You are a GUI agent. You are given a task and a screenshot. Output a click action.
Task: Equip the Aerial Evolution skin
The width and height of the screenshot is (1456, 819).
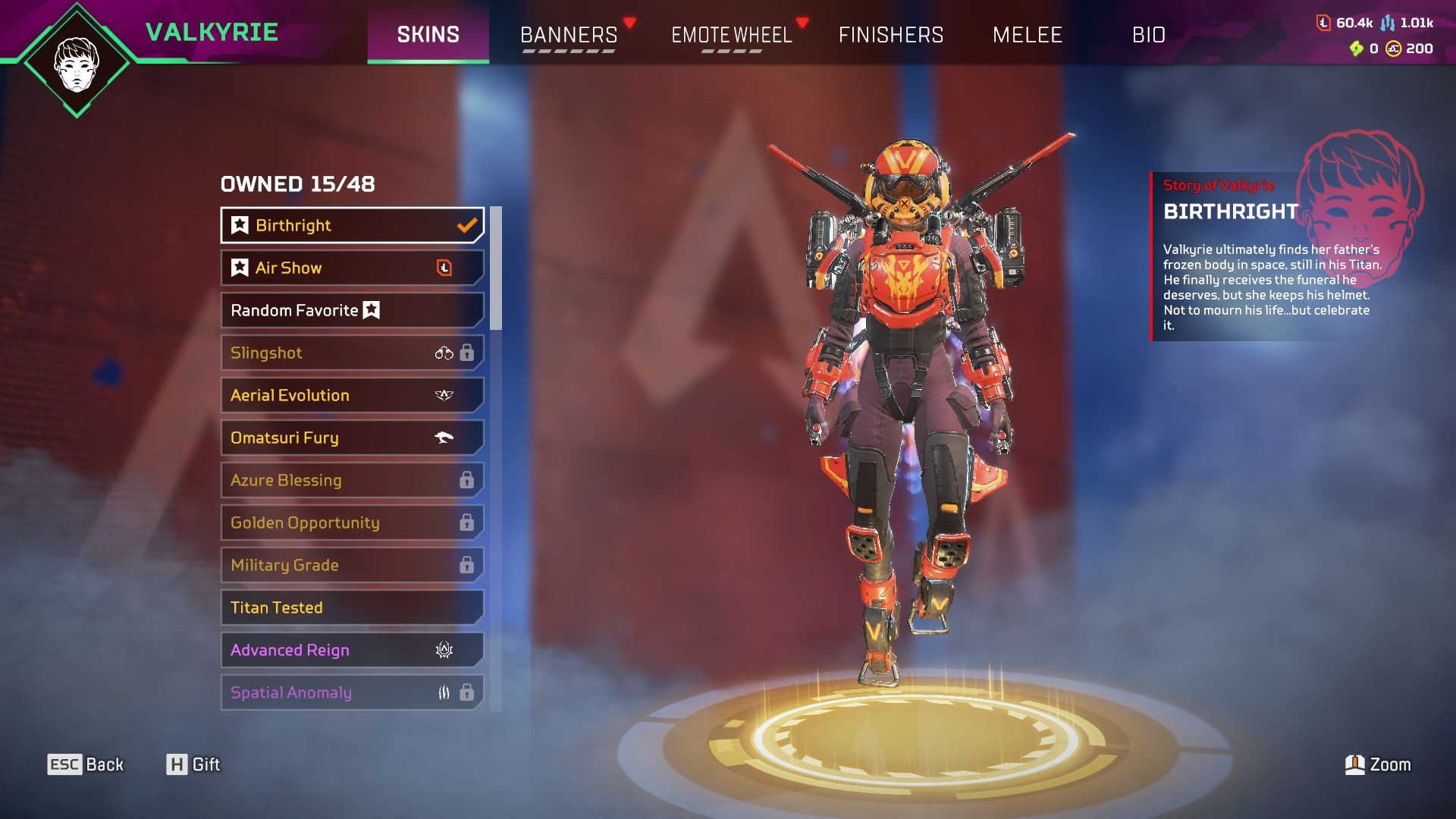pyautogui.click(x=352, y=395)
